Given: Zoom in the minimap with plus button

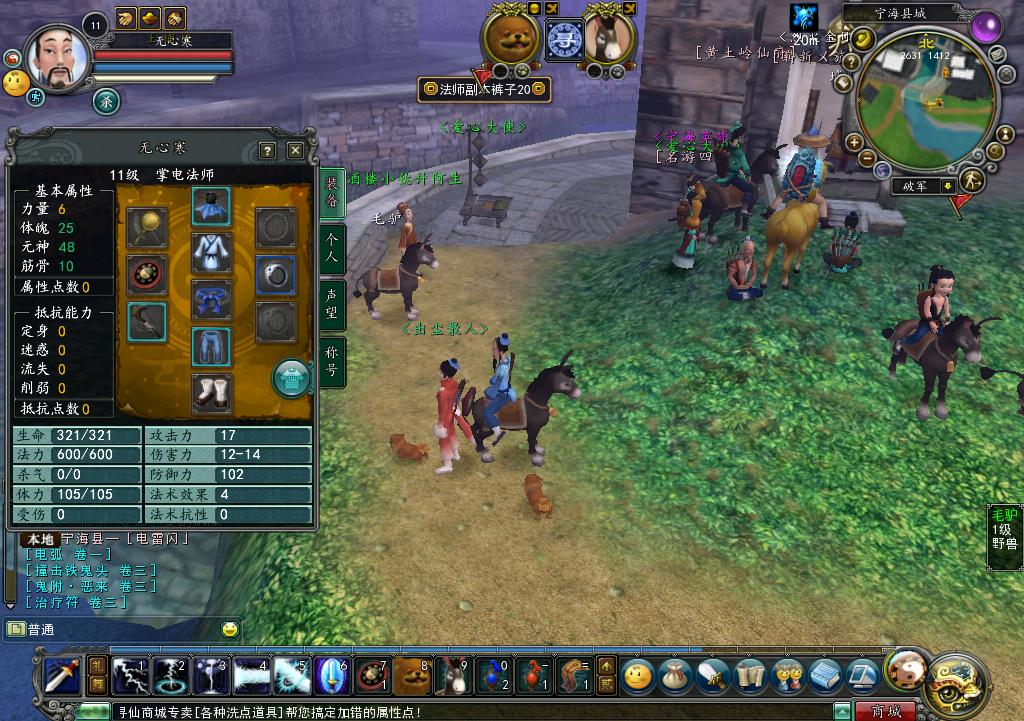Looking at the screenshot, I should coord(853,143).
